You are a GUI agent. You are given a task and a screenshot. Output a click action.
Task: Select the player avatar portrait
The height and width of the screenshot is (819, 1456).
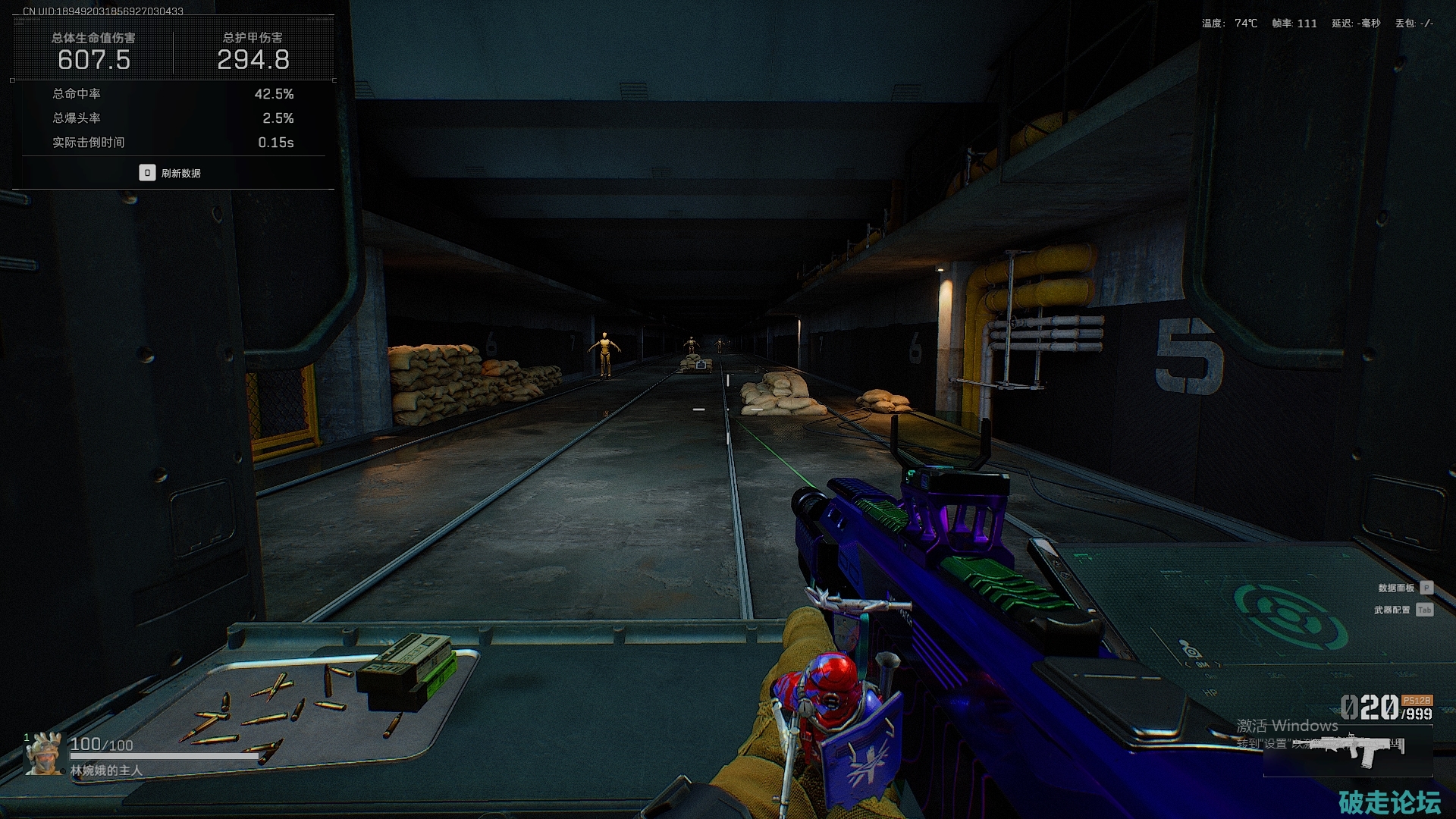coord(43,755)
